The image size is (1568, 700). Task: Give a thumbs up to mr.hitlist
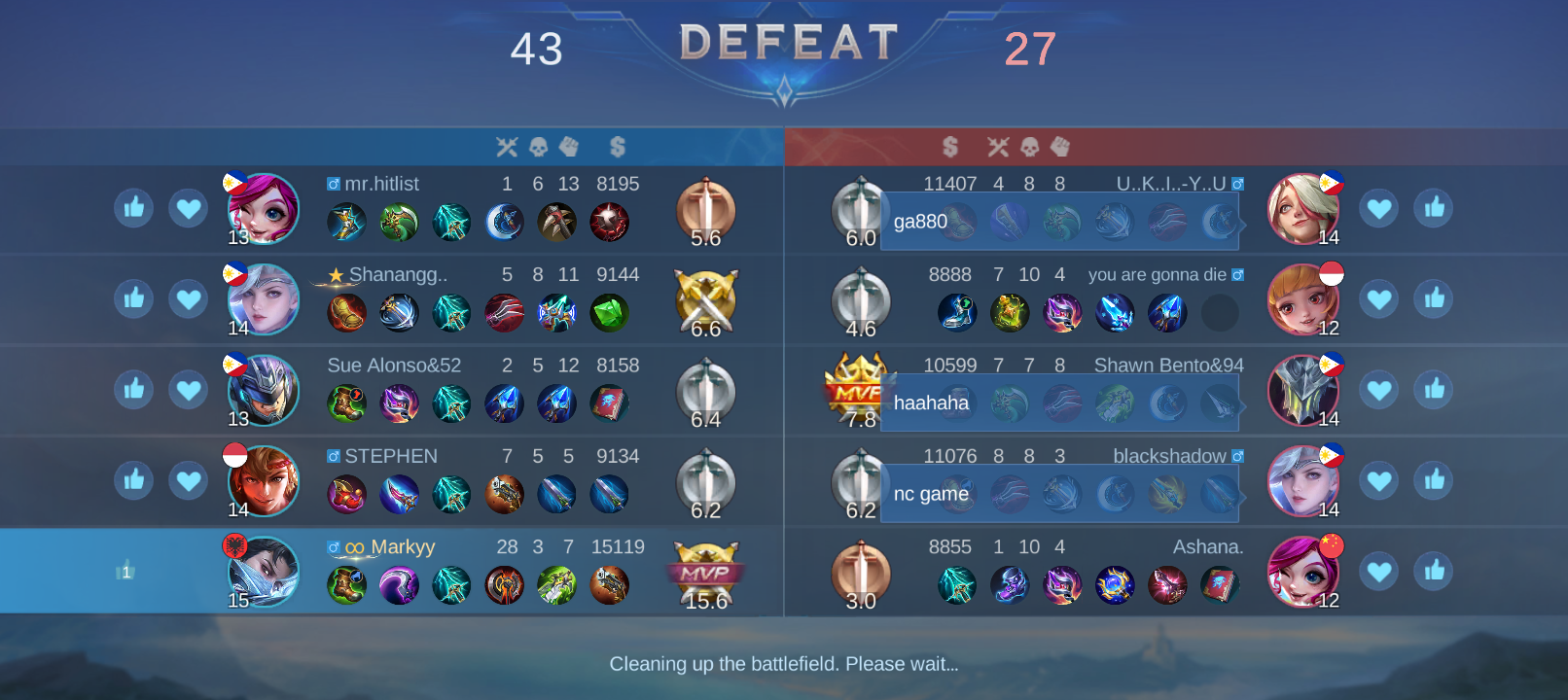(x=133, y=208)
